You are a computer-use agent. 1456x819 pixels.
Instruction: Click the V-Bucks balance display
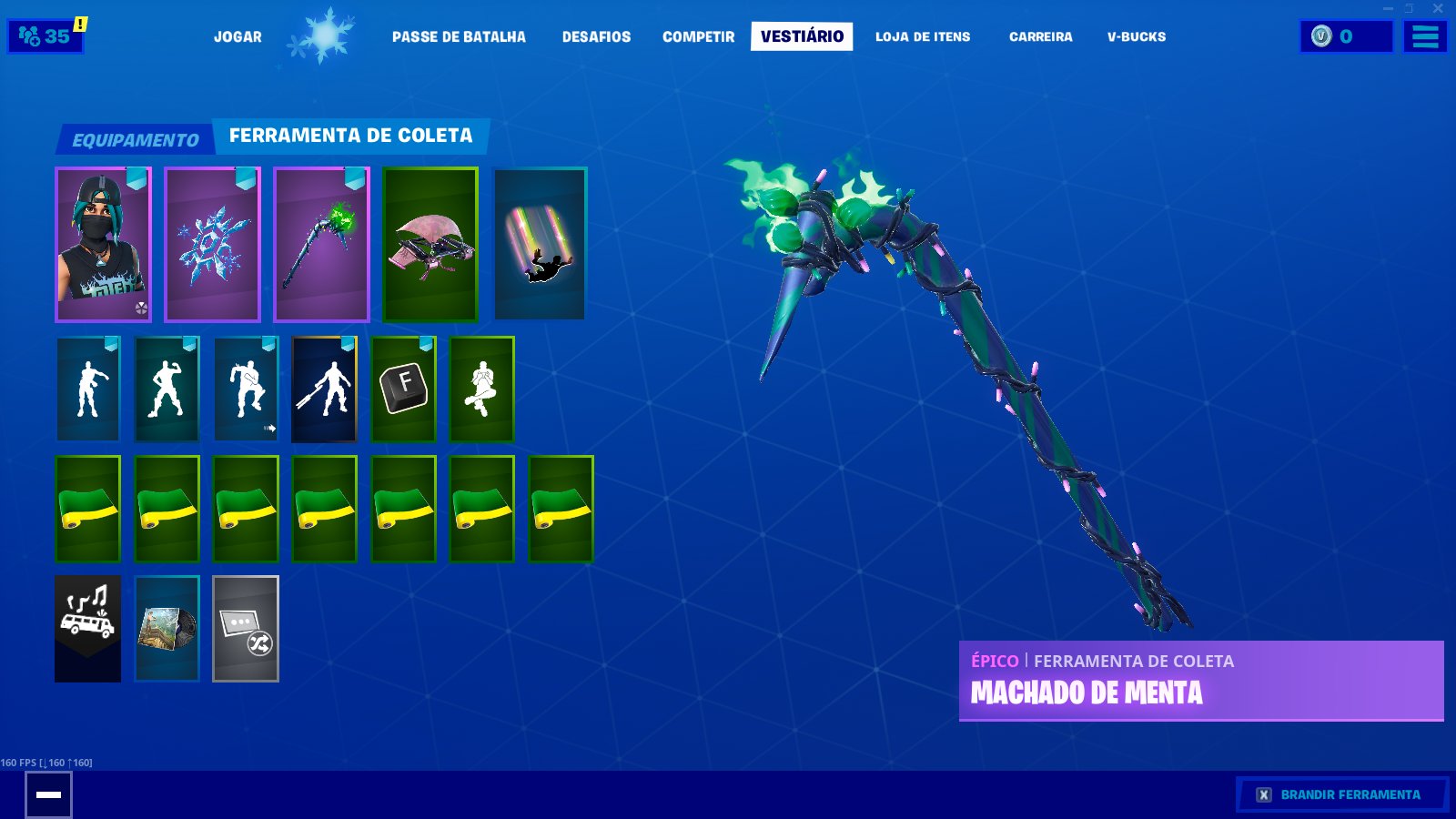tap(1345, 37)
